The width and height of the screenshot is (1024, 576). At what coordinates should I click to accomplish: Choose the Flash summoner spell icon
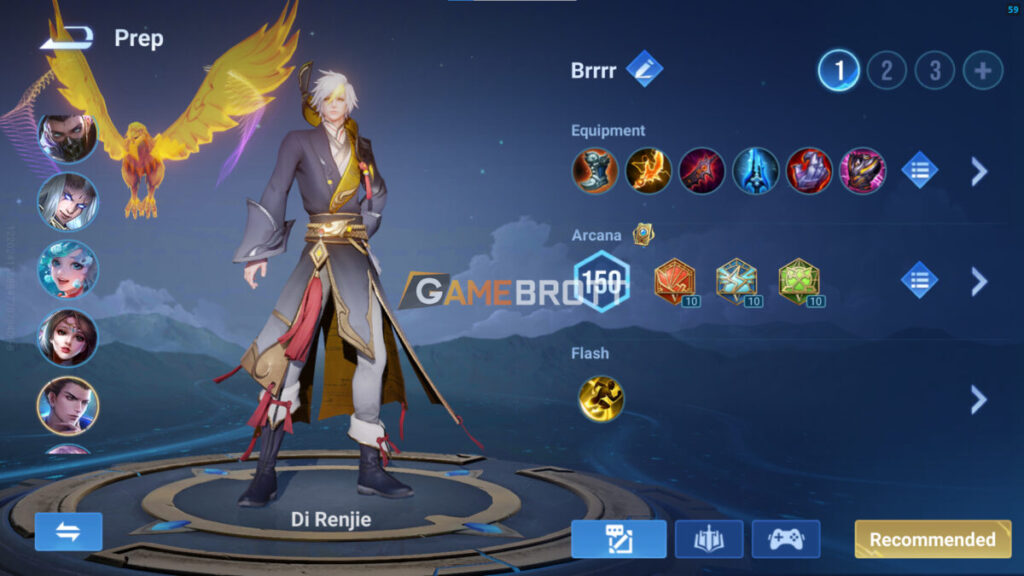pos(600,398)
